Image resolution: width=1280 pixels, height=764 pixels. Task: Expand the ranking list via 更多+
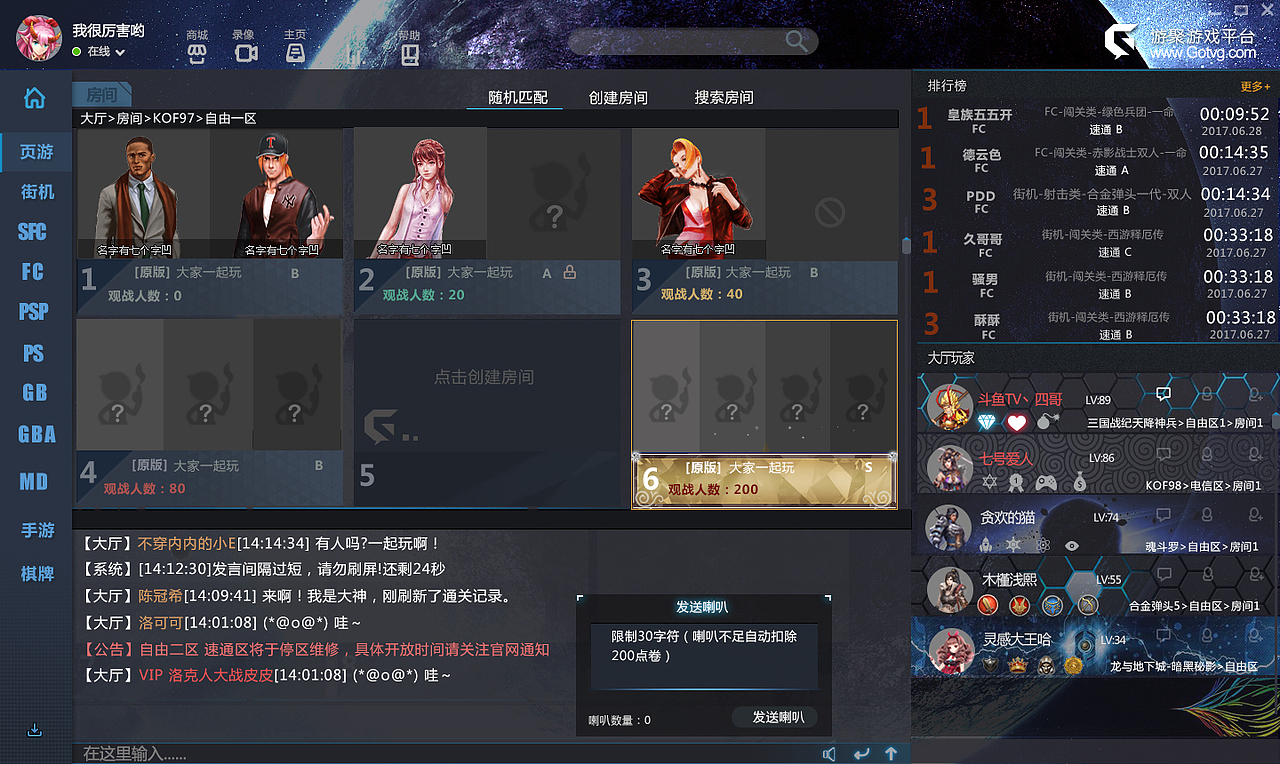pyautogui.click(x=1255, y=86)
